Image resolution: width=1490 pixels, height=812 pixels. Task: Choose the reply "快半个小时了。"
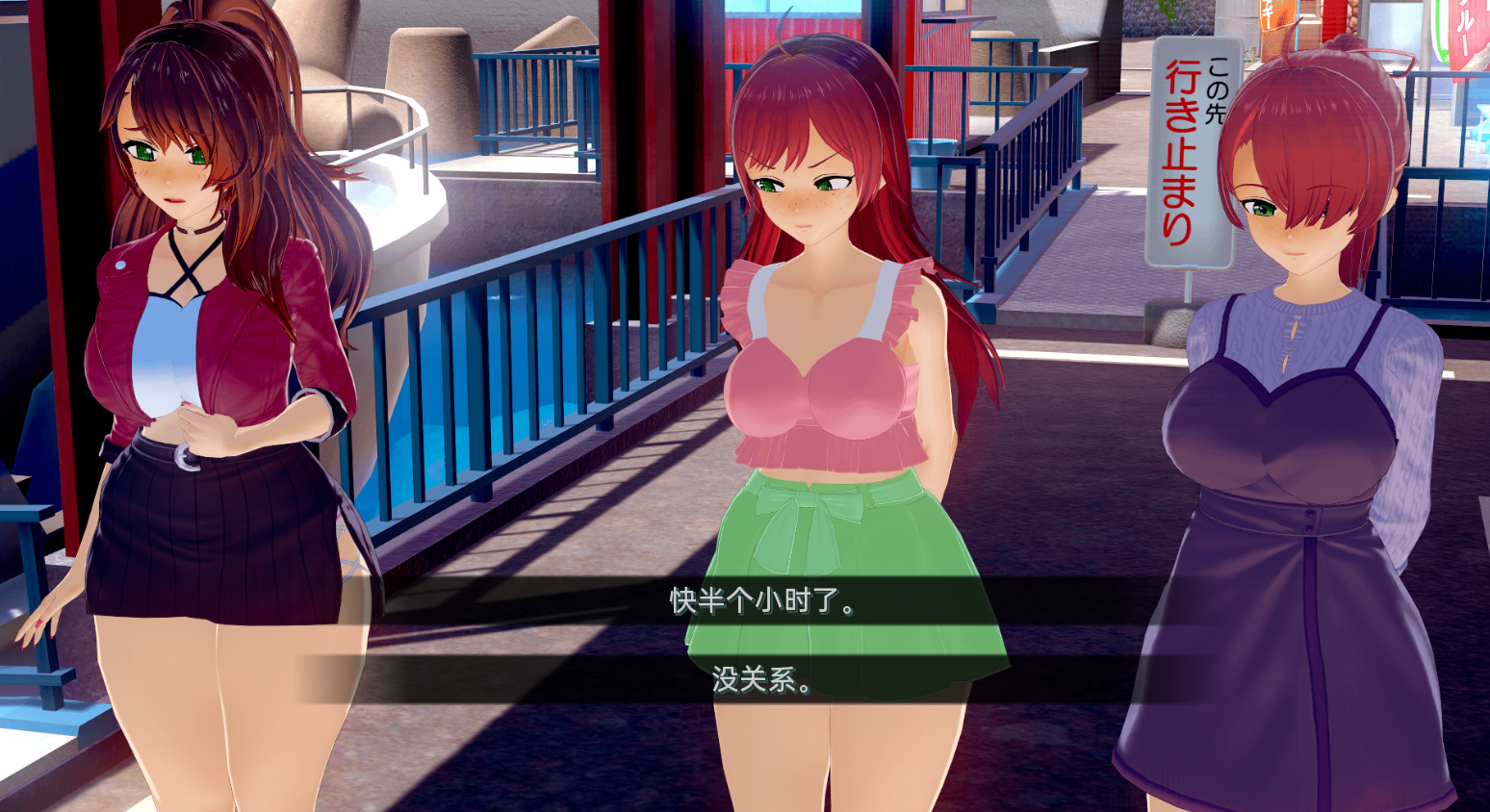[x=762, y=601]
